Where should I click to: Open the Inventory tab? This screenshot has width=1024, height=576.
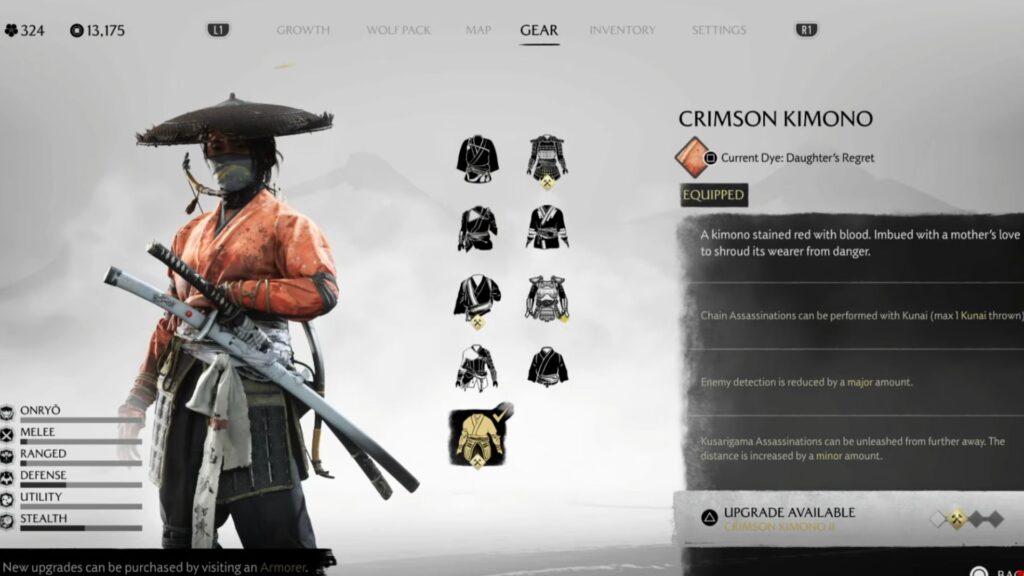point(623,30)
